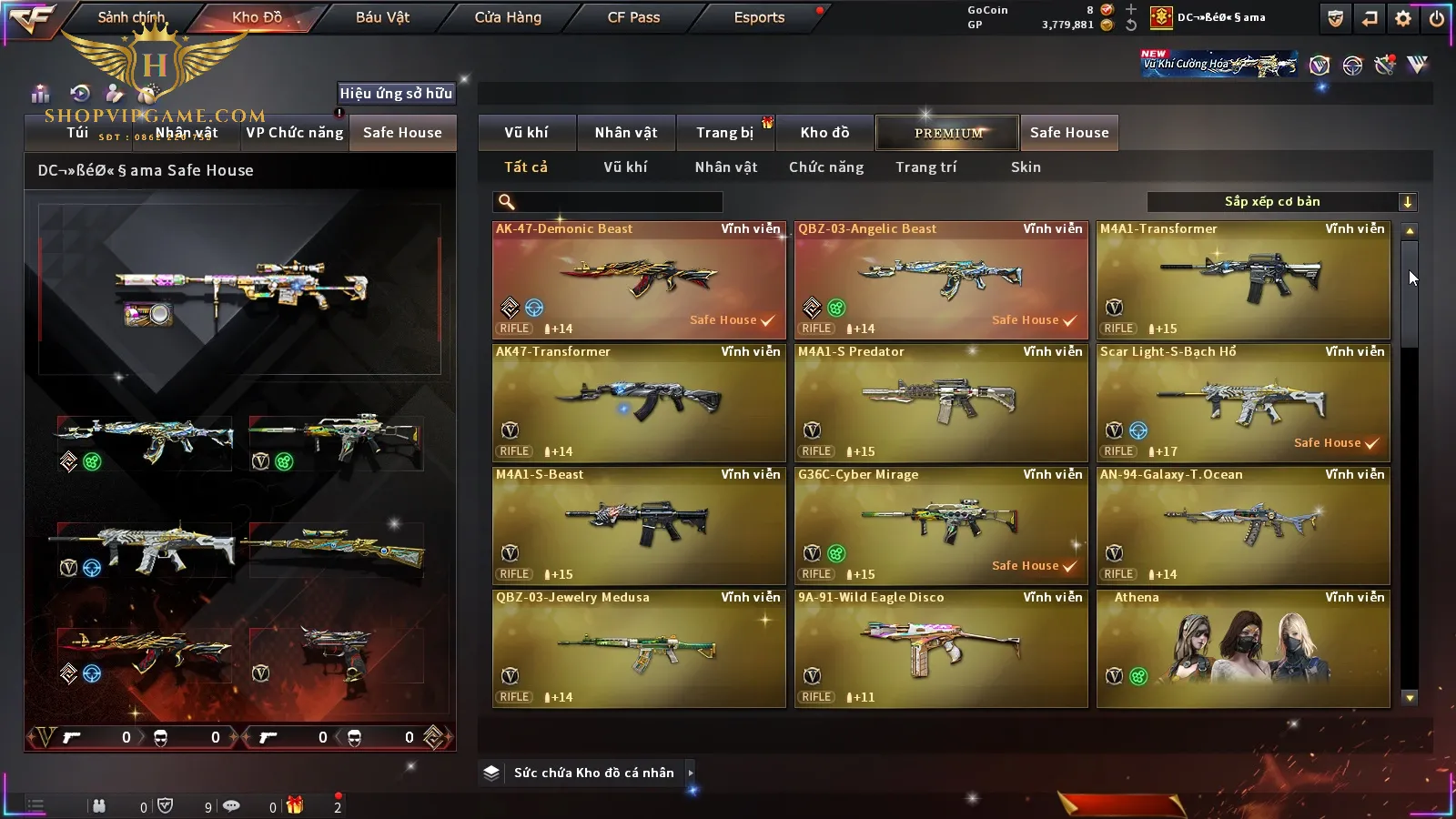Viewport: 1456px width, 819px height.
Task: Go to Cửa Hàng shop
Action: [x=508, y=17]
